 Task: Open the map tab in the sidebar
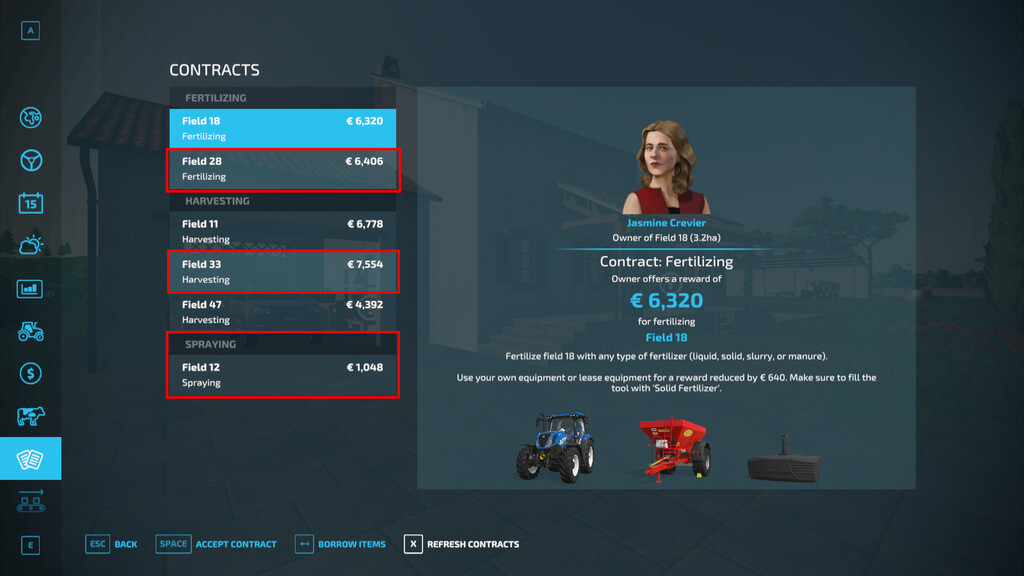click(x=31, y=118)
